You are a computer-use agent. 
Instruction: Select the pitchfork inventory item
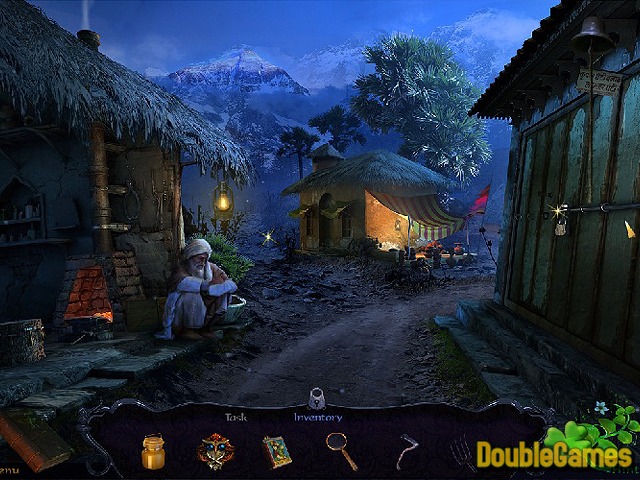click(x=461, y=453)
